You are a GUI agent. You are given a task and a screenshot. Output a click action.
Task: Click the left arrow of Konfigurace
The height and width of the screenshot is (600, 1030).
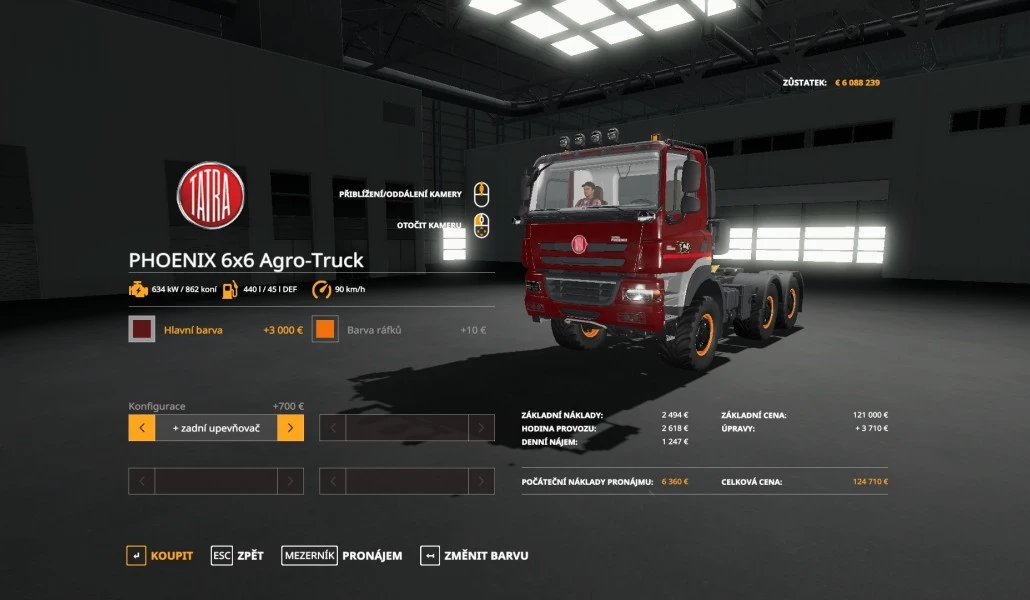point(142,428)
